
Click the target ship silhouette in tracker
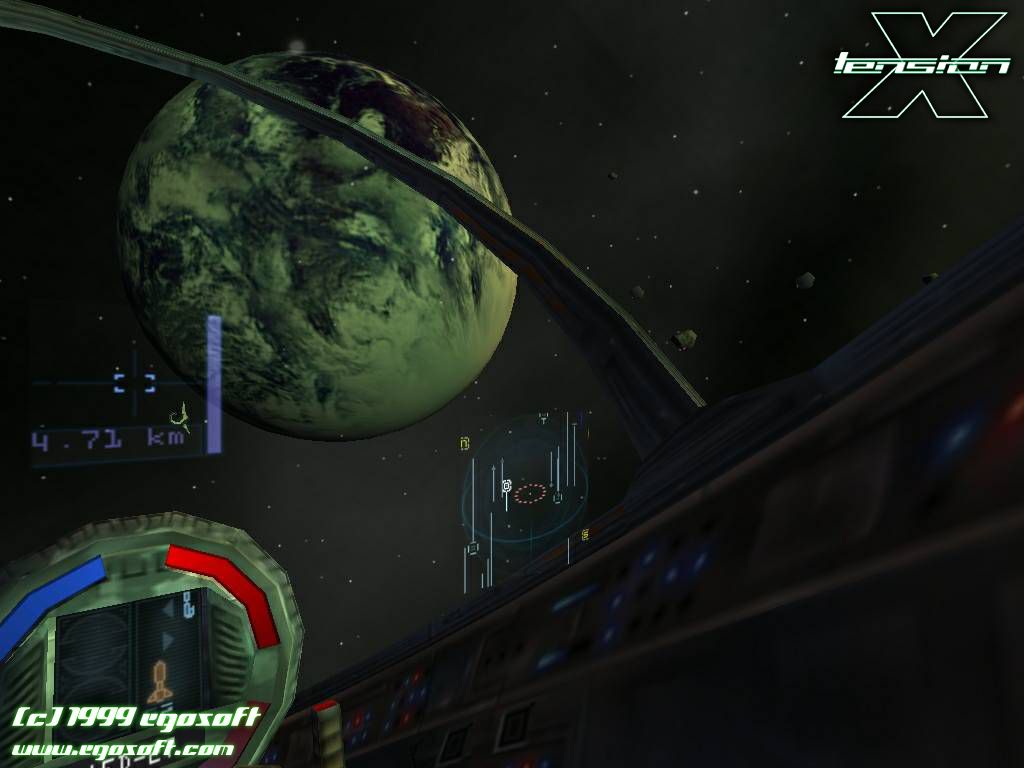[x=180, y=413]
